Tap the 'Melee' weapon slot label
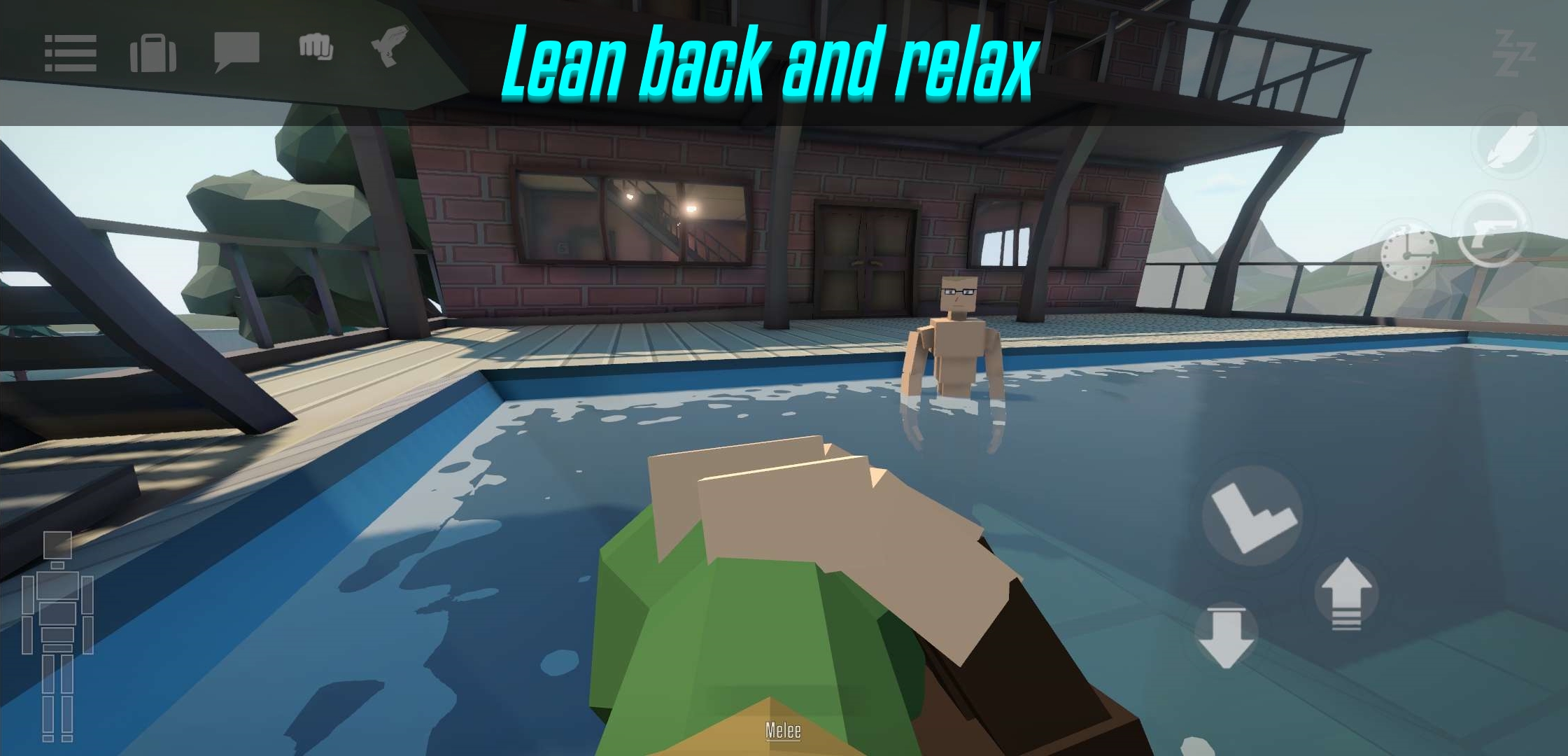 [784, 731]
